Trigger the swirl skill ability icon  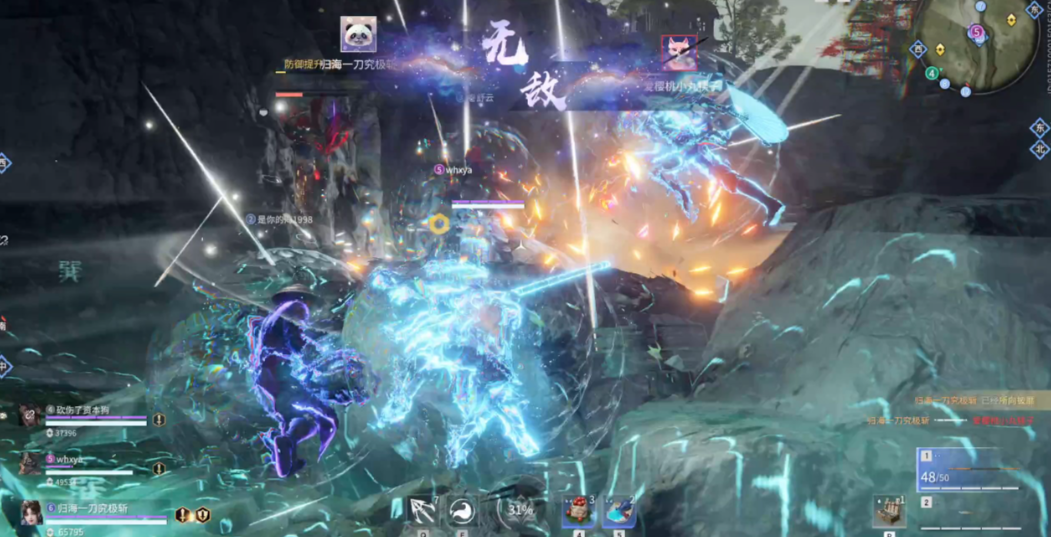coord(461,510)
